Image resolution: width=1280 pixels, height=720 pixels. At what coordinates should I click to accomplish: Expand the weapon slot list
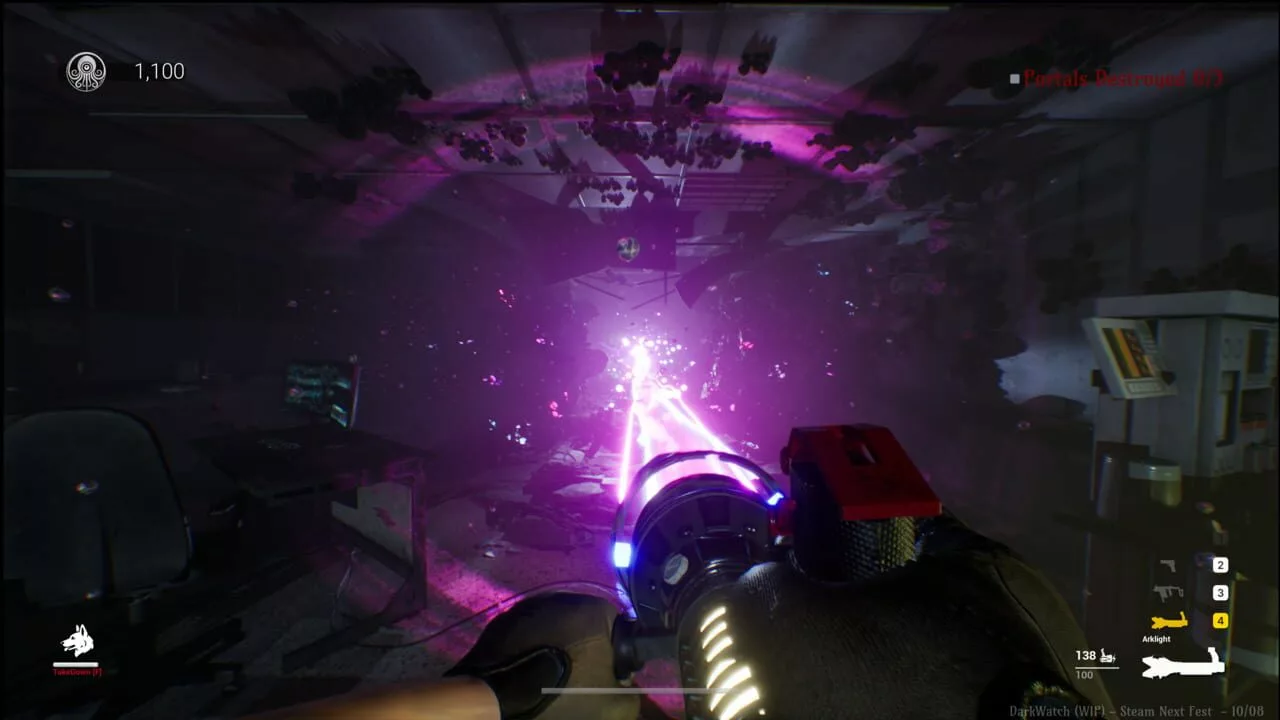[1190, 590]
